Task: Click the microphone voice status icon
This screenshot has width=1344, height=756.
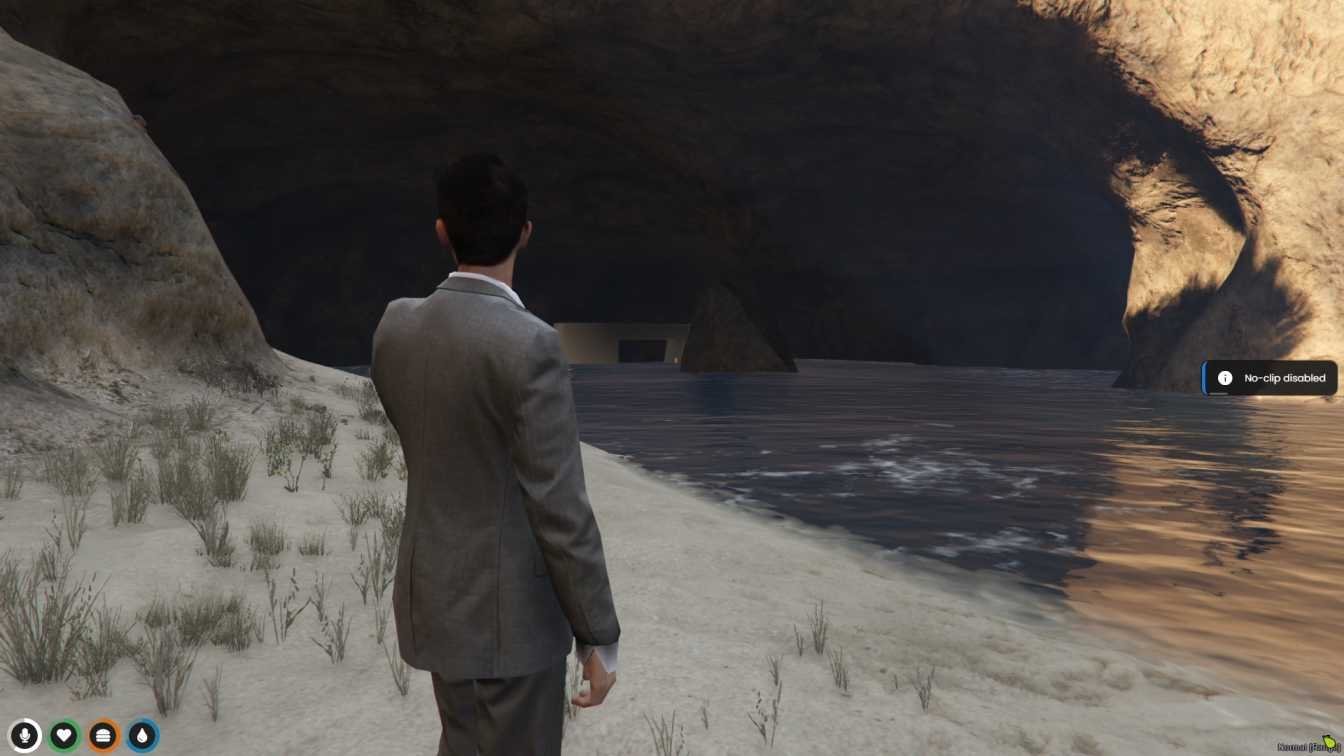Action: click(25, 737)
